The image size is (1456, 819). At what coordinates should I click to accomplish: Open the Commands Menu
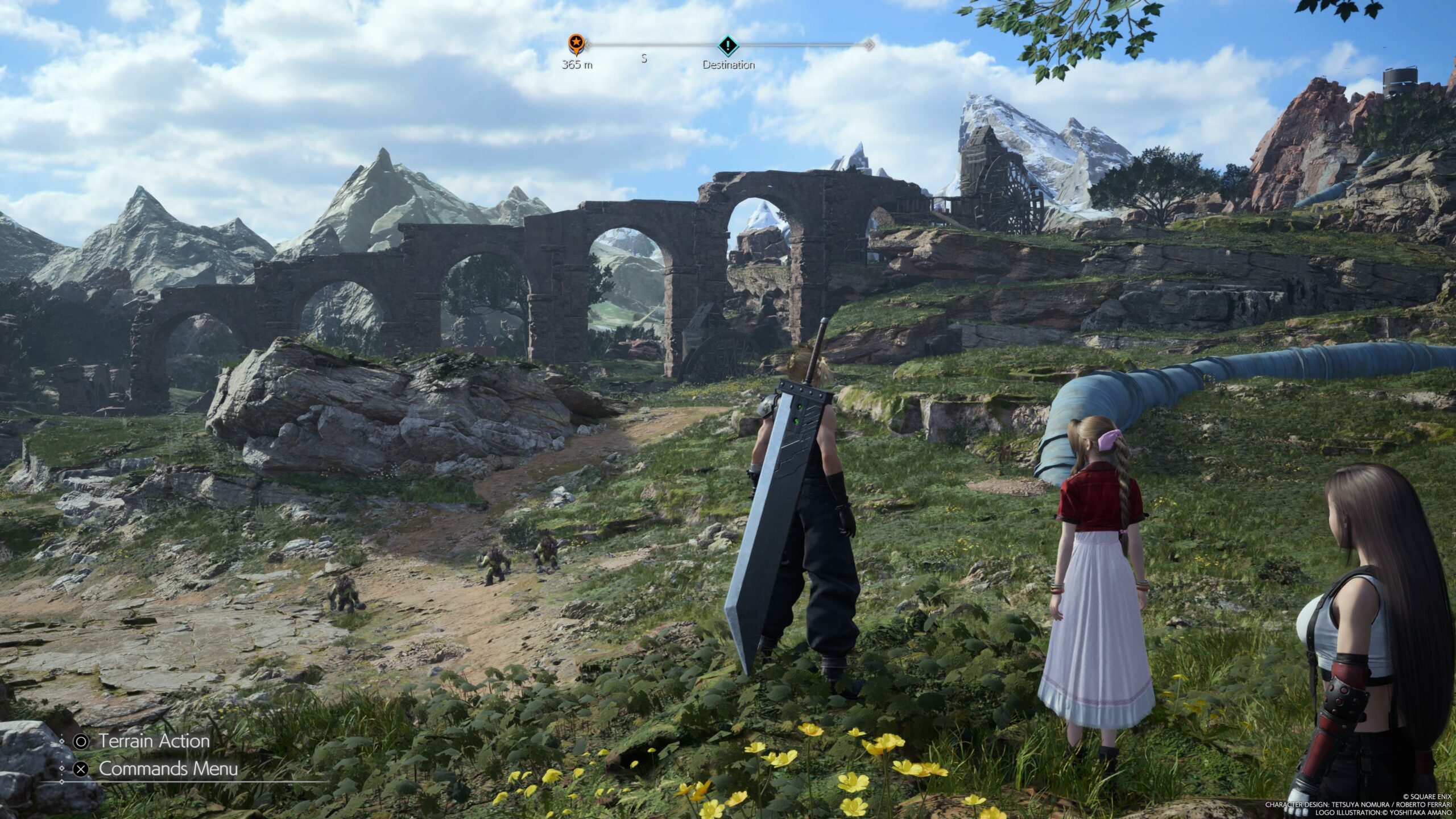click(168, 769)
